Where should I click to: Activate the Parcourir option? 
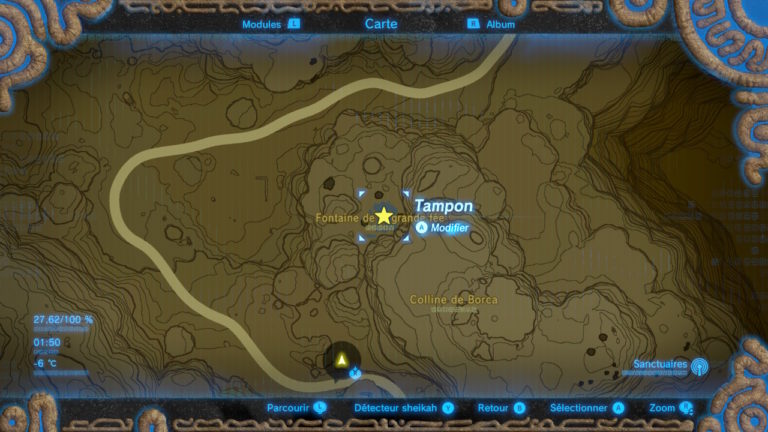(296, 408)
